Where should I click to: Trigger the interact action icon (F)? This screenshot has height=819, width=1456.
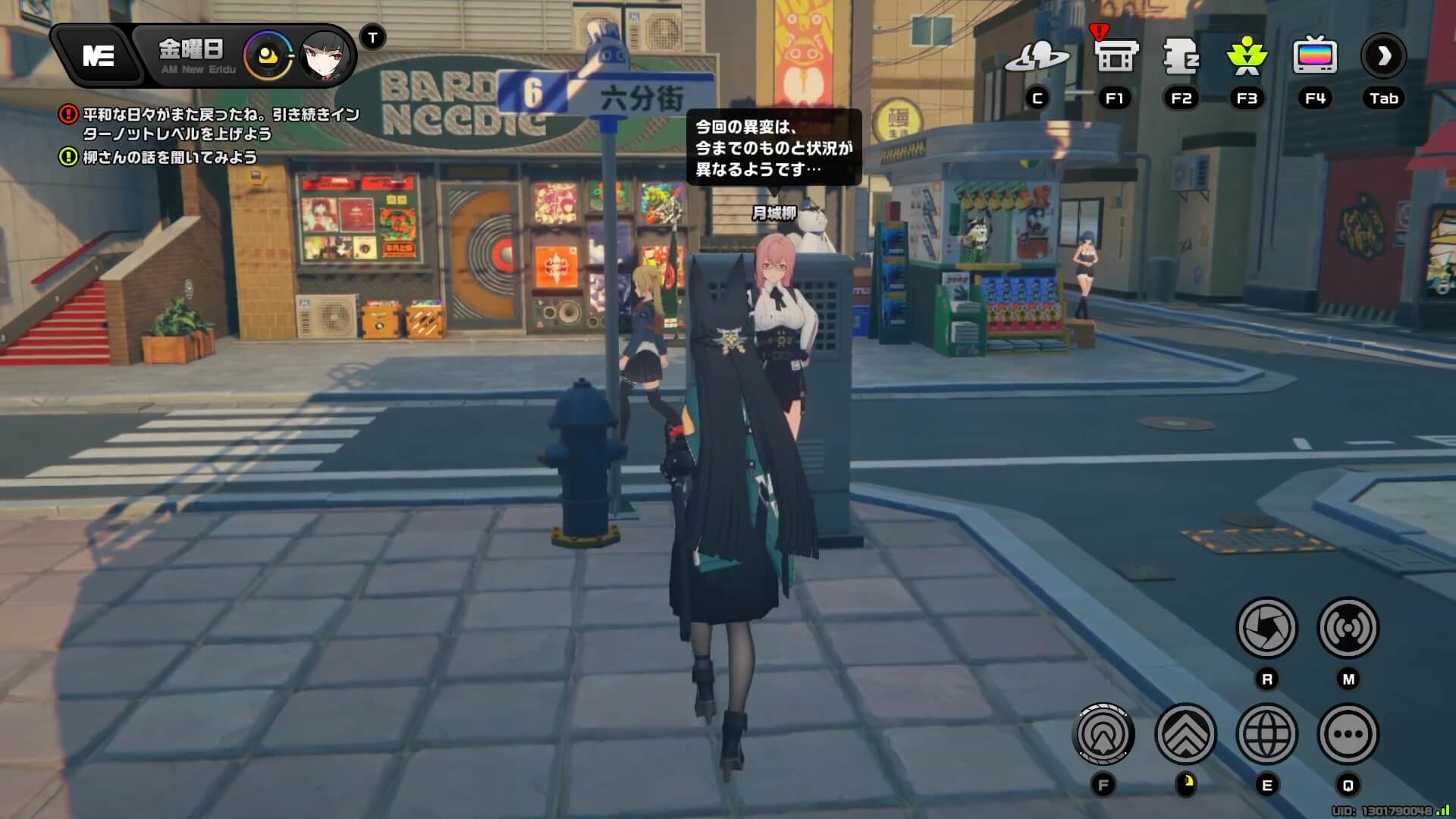pos(1103,734)
